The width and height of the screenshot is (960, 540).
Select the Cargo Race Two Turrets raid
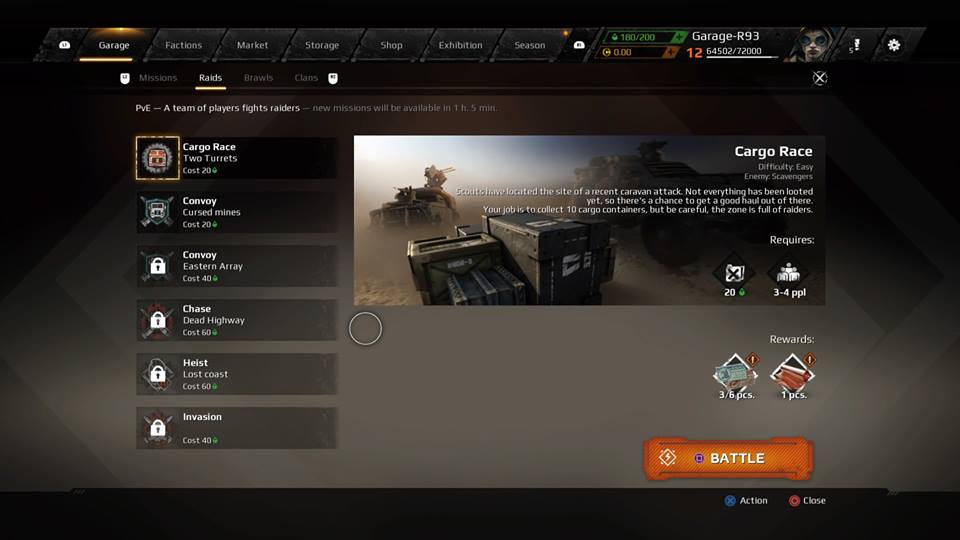tap(236, 158)
